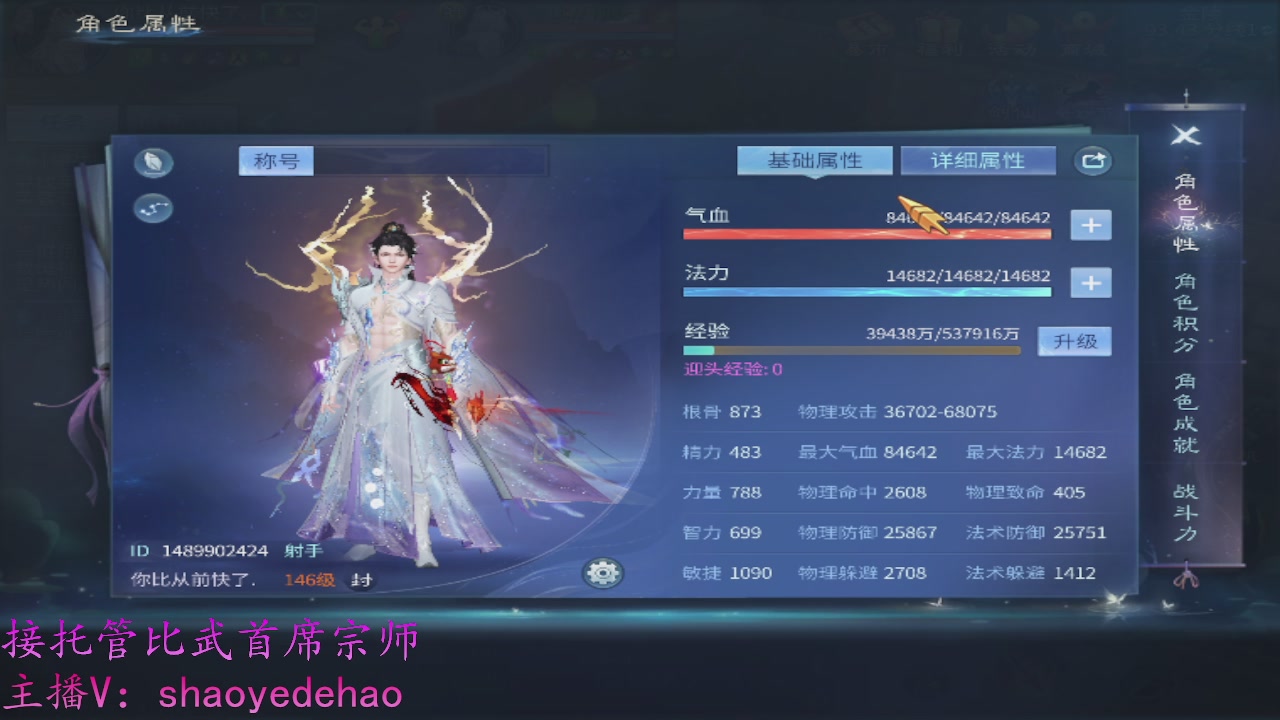Click the plus icon next to 法力 bar
This screenshot has height=720, width=1280.
(x=1091, y=283)
